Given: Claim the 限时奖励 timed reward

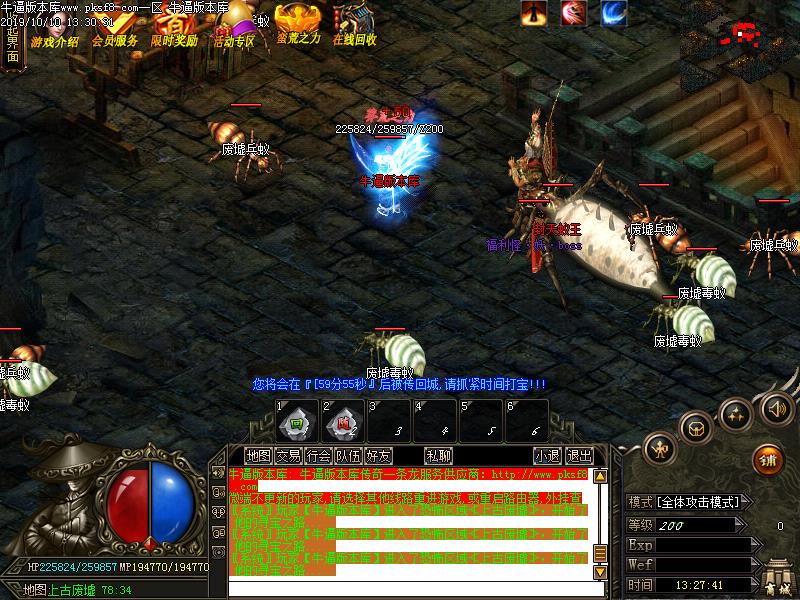Looking at the screenshot, I should click(174, 28).
